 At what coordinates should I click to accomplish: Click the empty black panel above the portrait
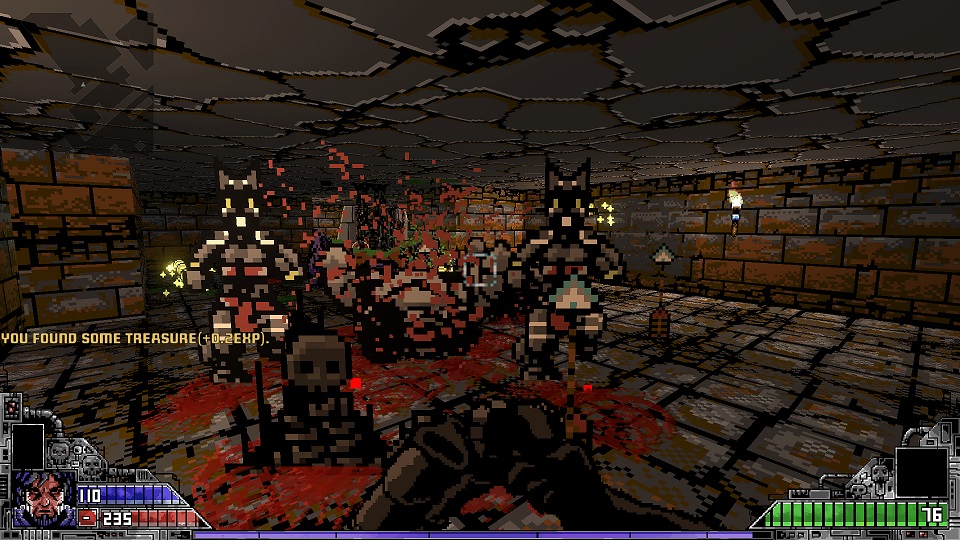[27, 446]
